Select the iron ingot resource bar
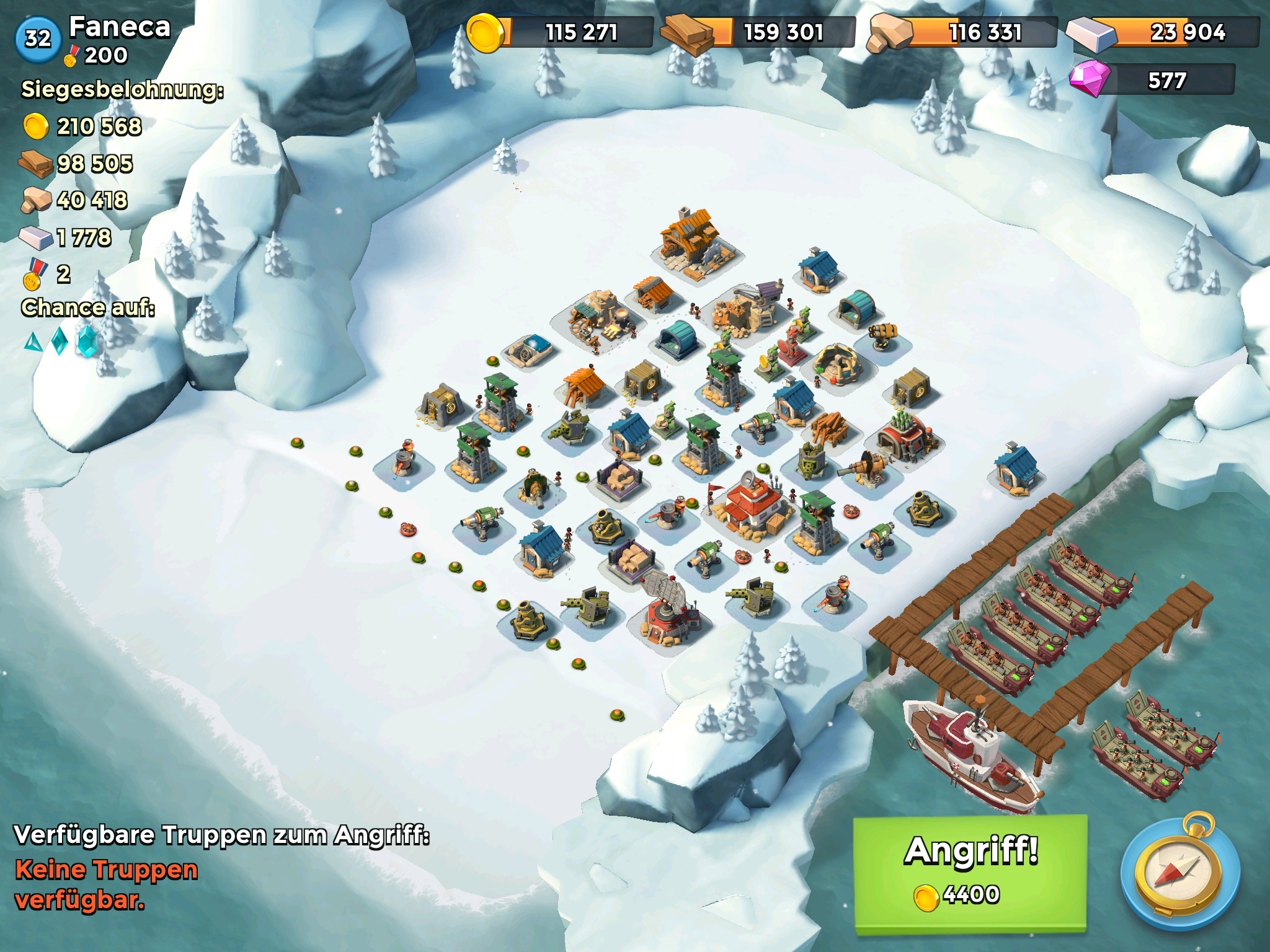Viewport: 1270px width, 952px height. pyautogui.click(x=1163, y=32)
